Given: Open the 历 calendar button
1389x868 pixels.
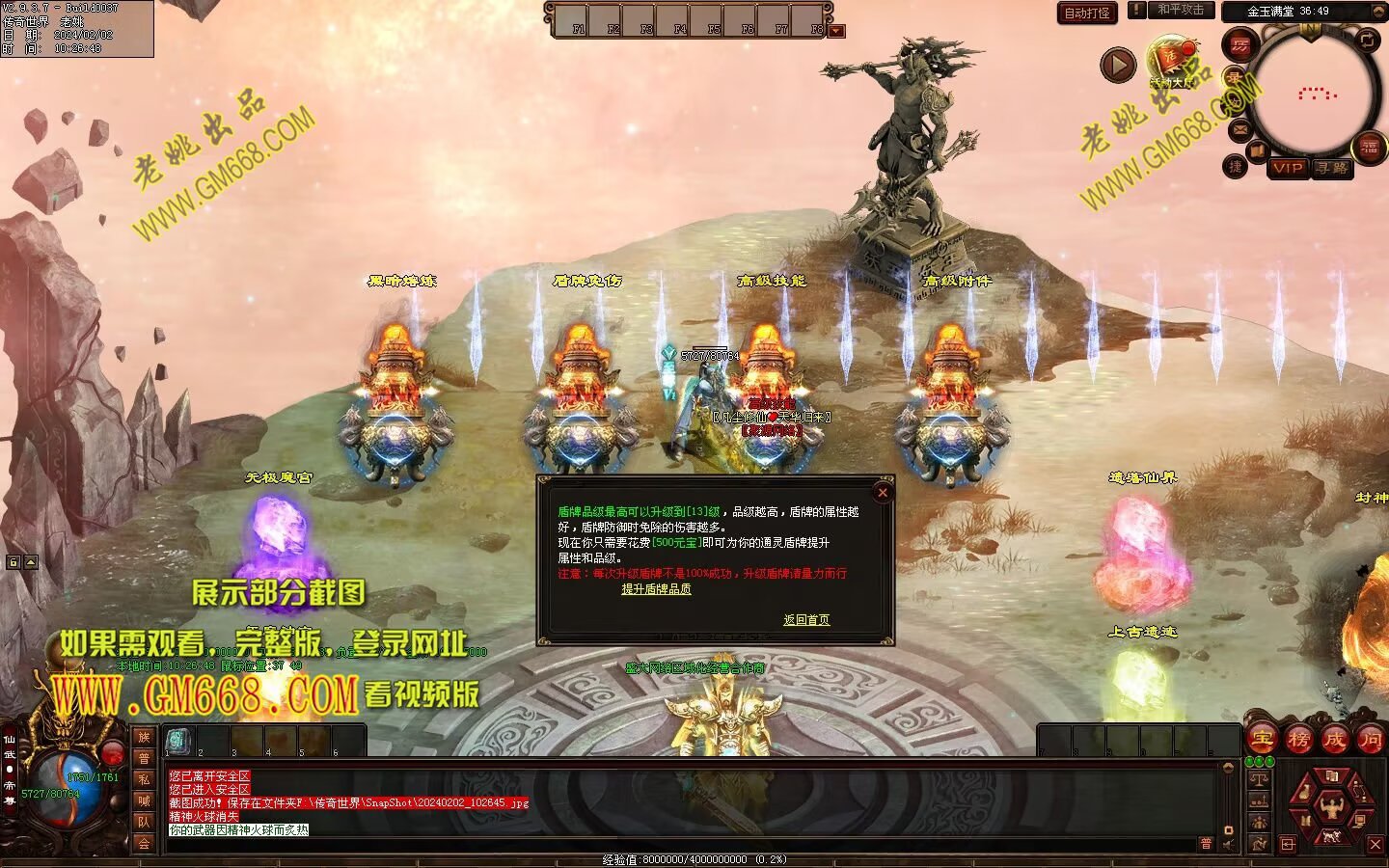Looking at the screenshot, I should 1239,44.
